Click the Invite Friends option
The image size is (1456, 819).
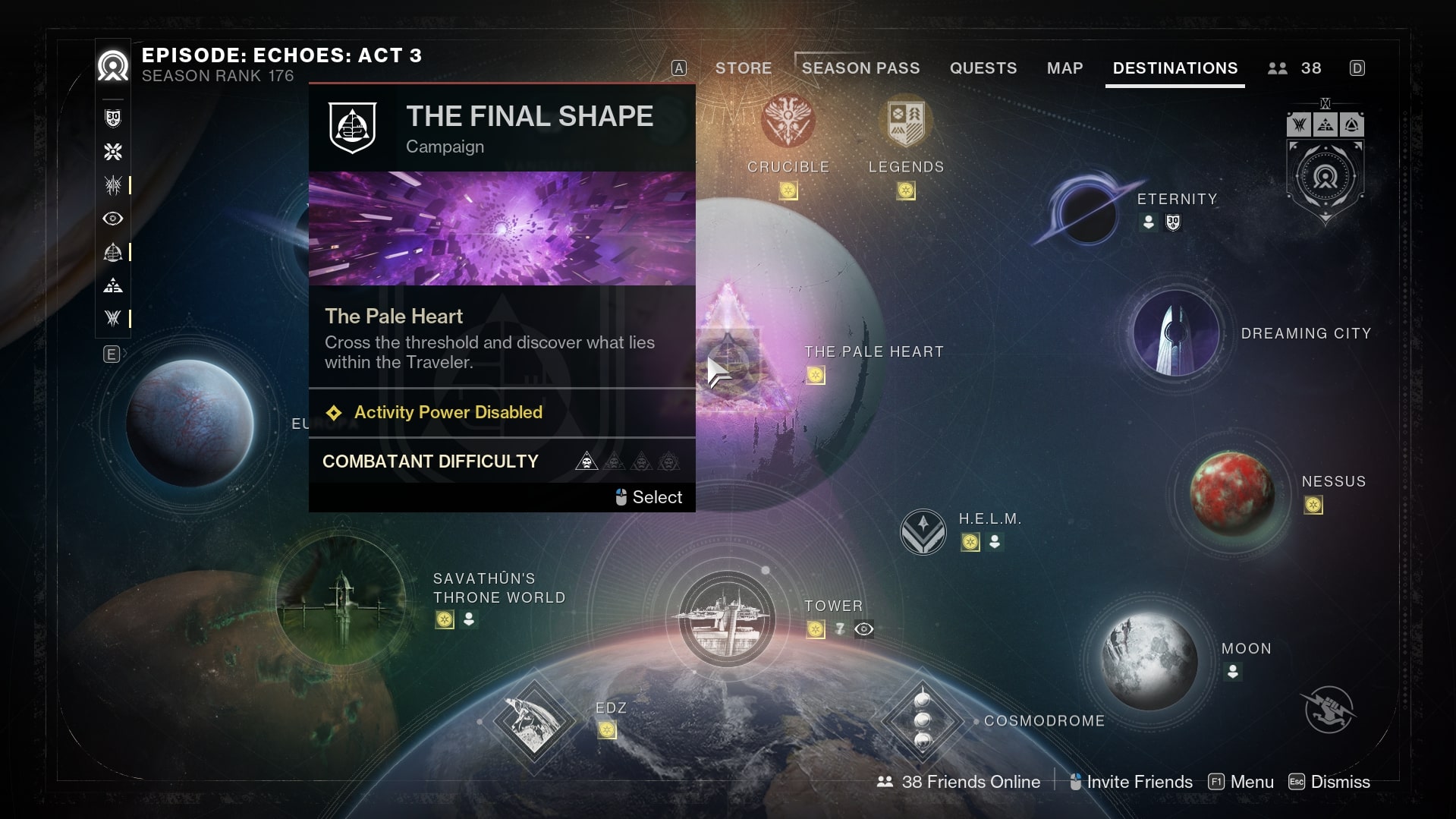(1131, 782)
